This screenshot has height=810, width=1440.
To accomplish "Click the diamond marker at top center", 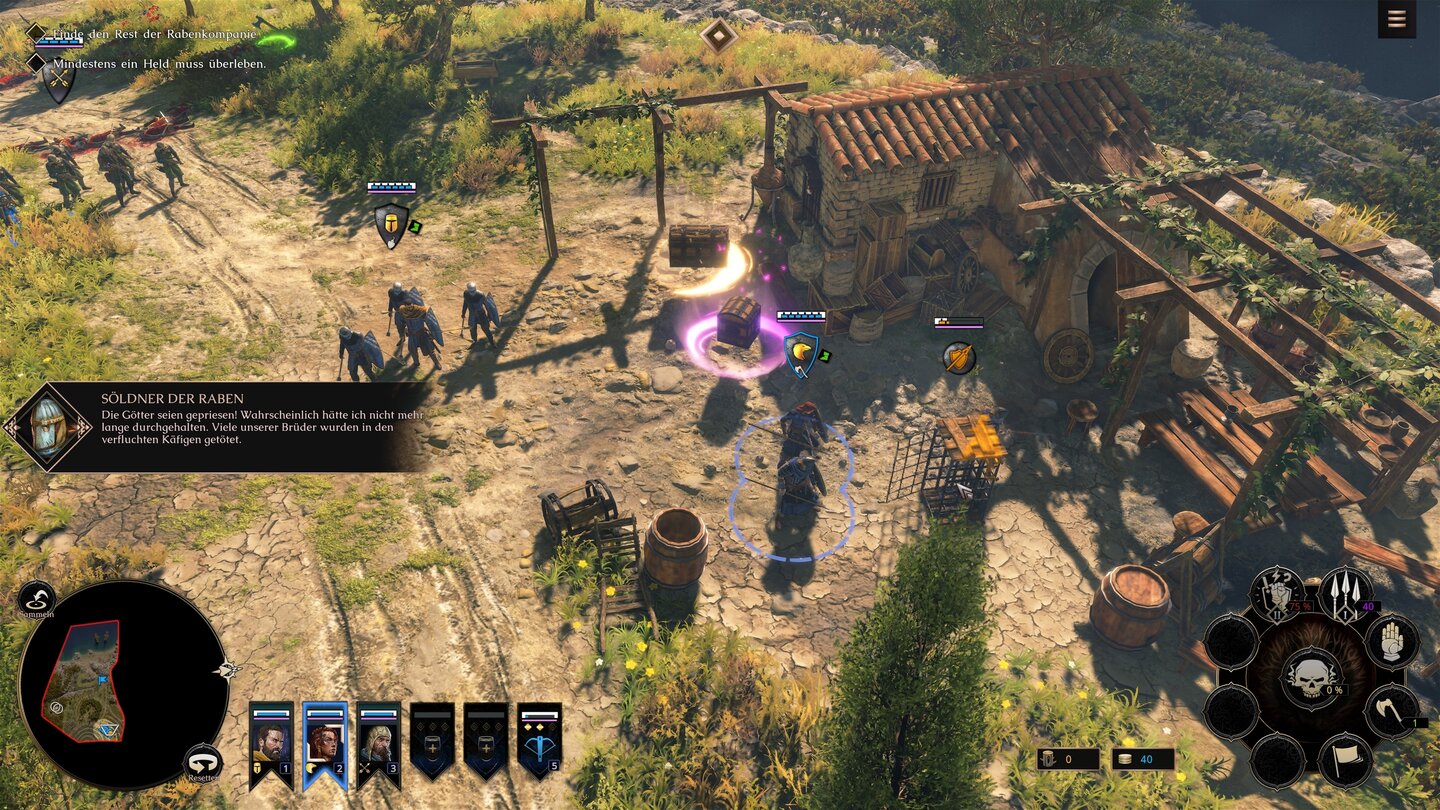I will click(718, 36).
